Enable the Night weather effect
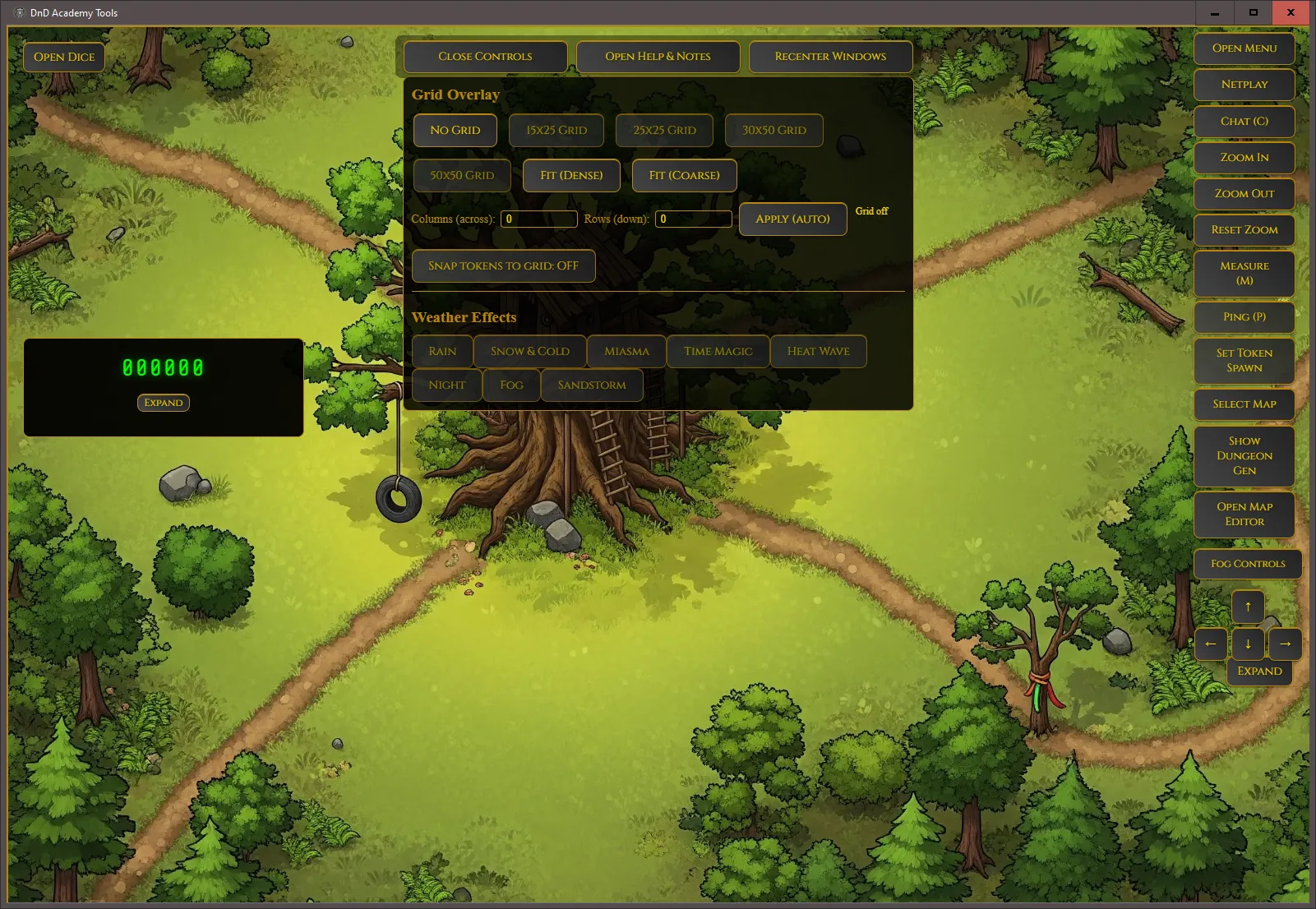This screenshot has width=1316, height=909. (x=446, y=385)
